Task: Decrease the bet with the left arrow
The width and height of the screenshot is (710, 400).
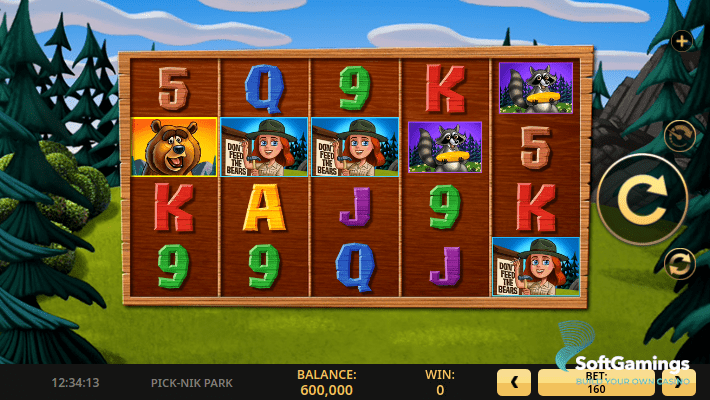Action: 513,381
